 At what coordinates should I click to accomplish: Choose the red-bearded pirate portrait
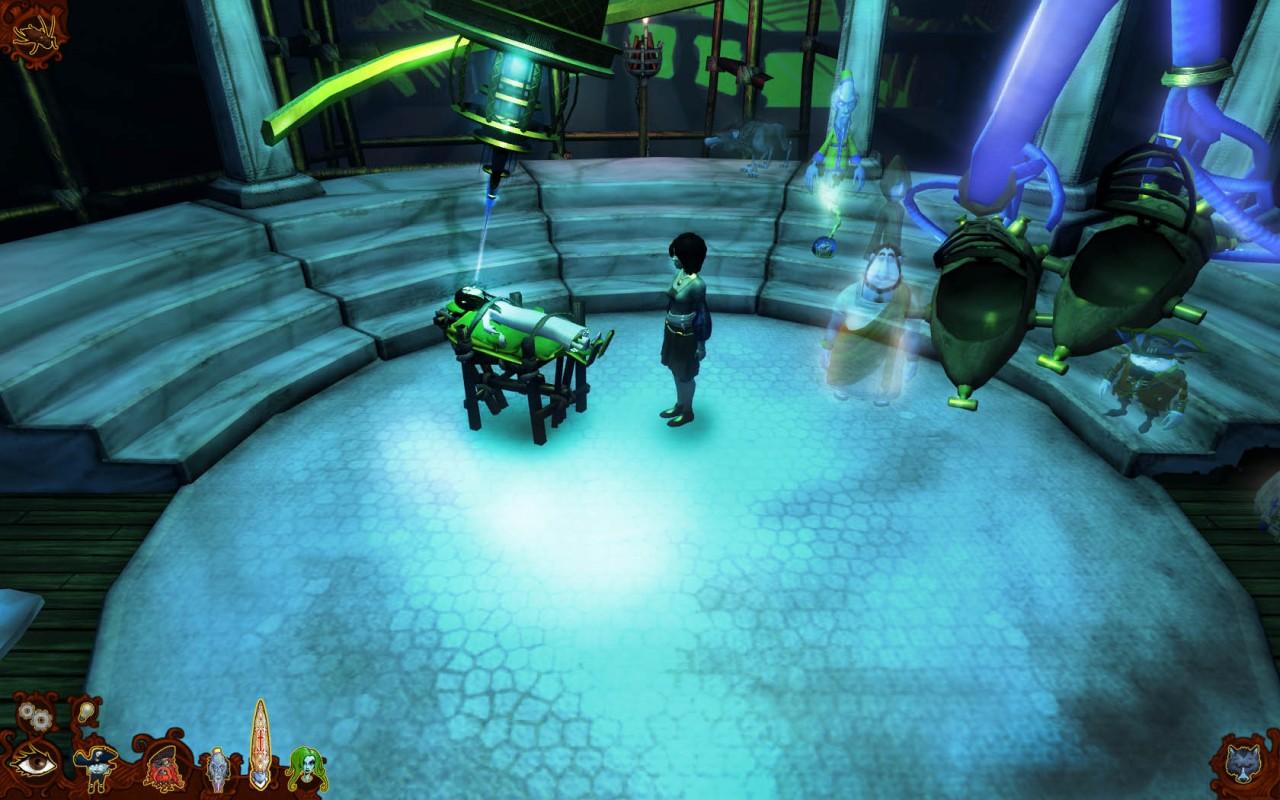click(164, 767)
